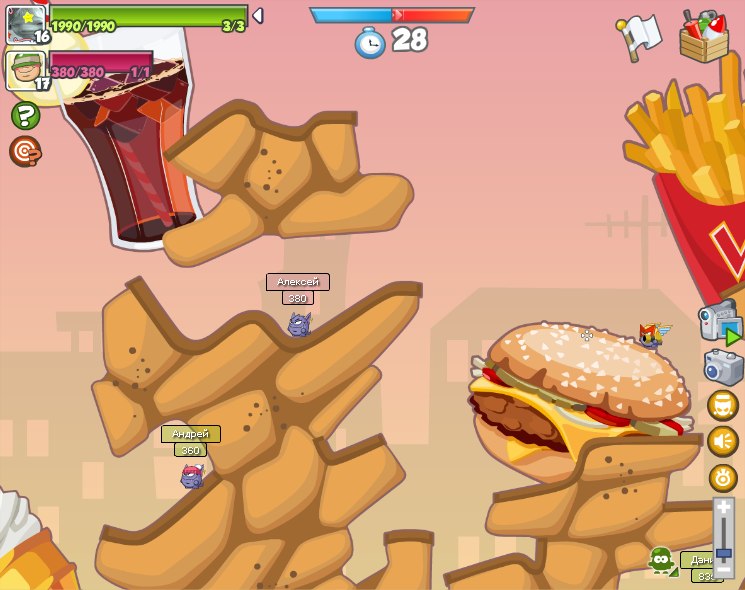Take a screenshot with the camera icon
The width and height of the screenshot is (745, 590).
point(723,367)
